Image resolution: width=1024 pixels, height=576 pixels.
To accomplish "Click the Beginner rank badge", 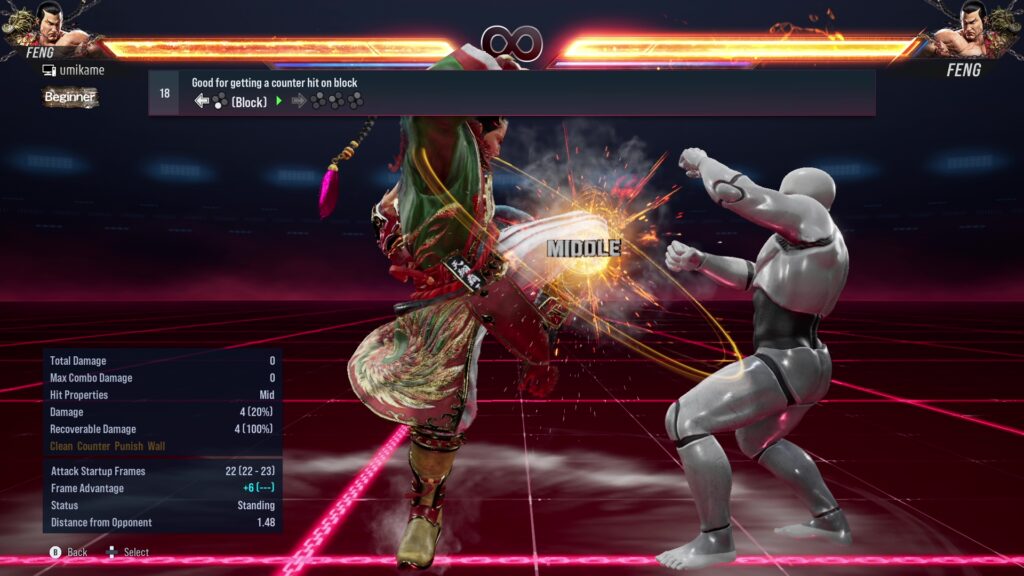I will (70, 97).
